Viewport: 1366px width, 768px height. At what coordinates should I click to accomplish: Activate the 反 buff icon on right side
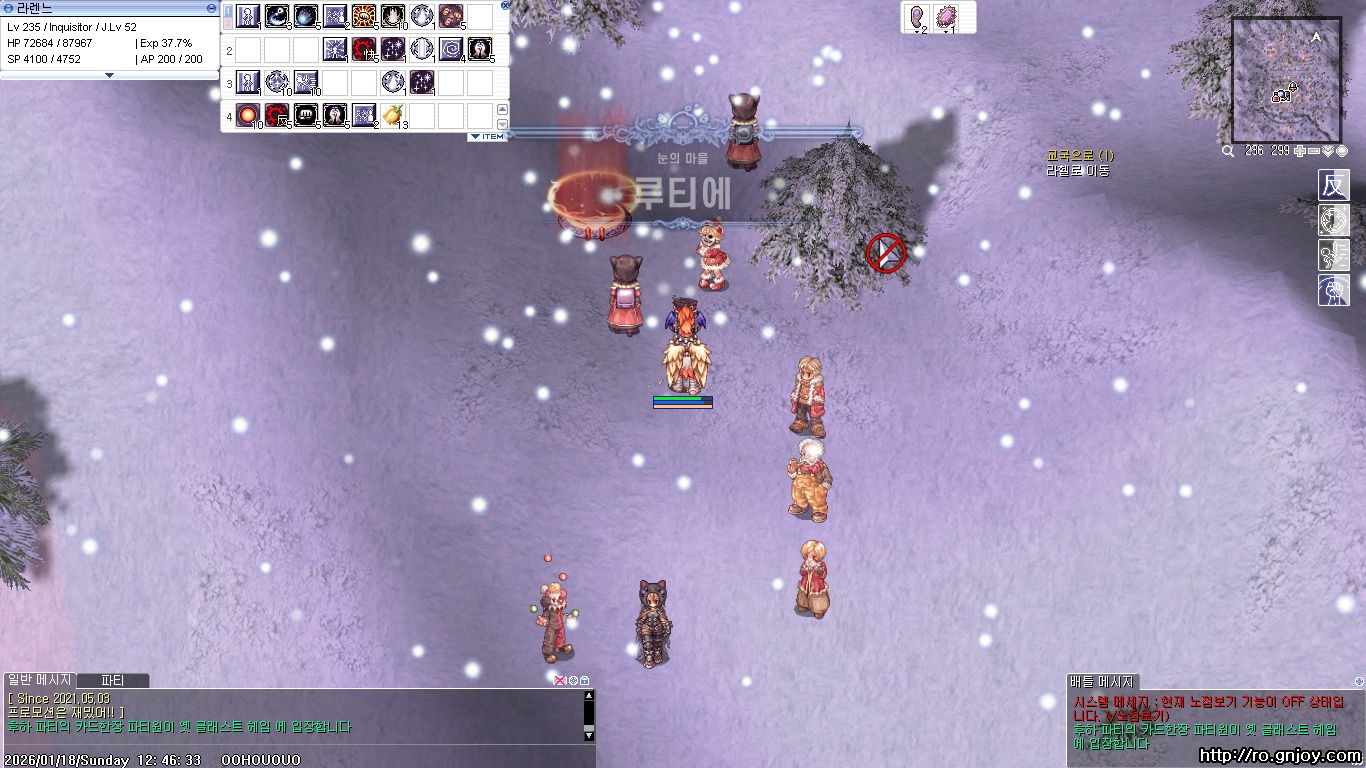(x=1333, y=186)
